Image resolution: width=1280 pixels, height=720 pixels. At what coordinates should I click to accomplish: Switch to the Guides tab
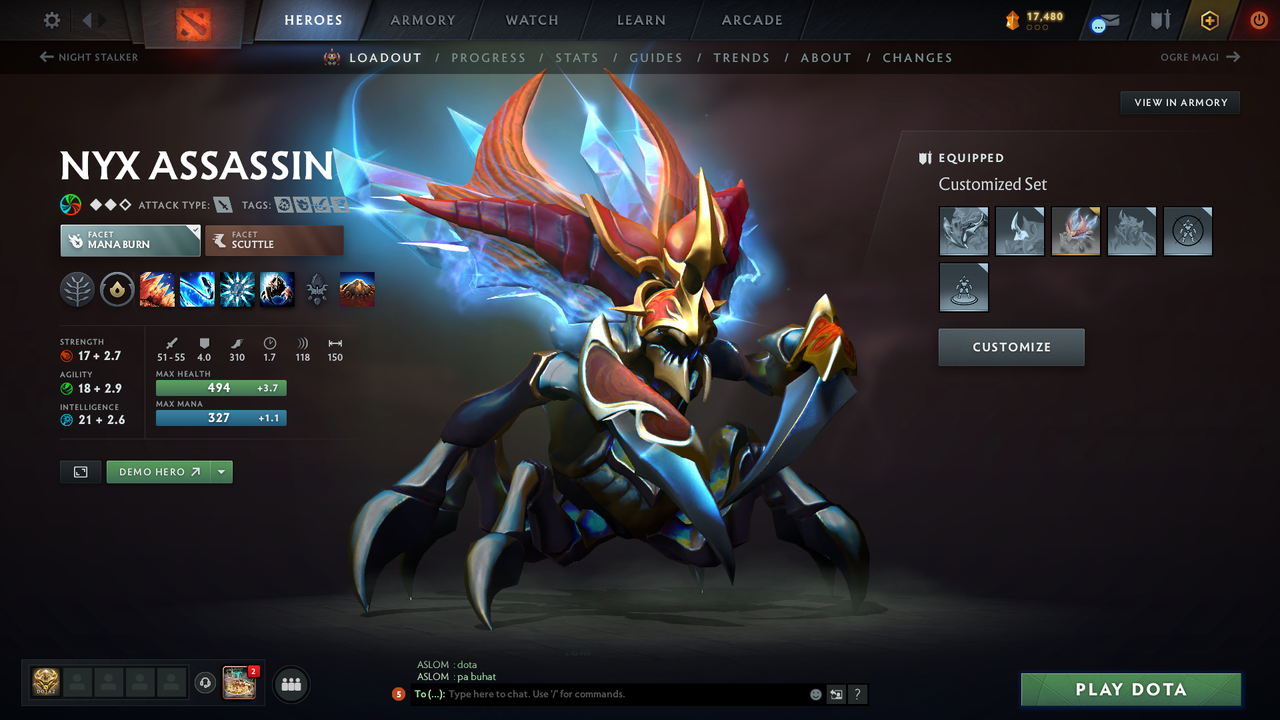coord(656,57)
